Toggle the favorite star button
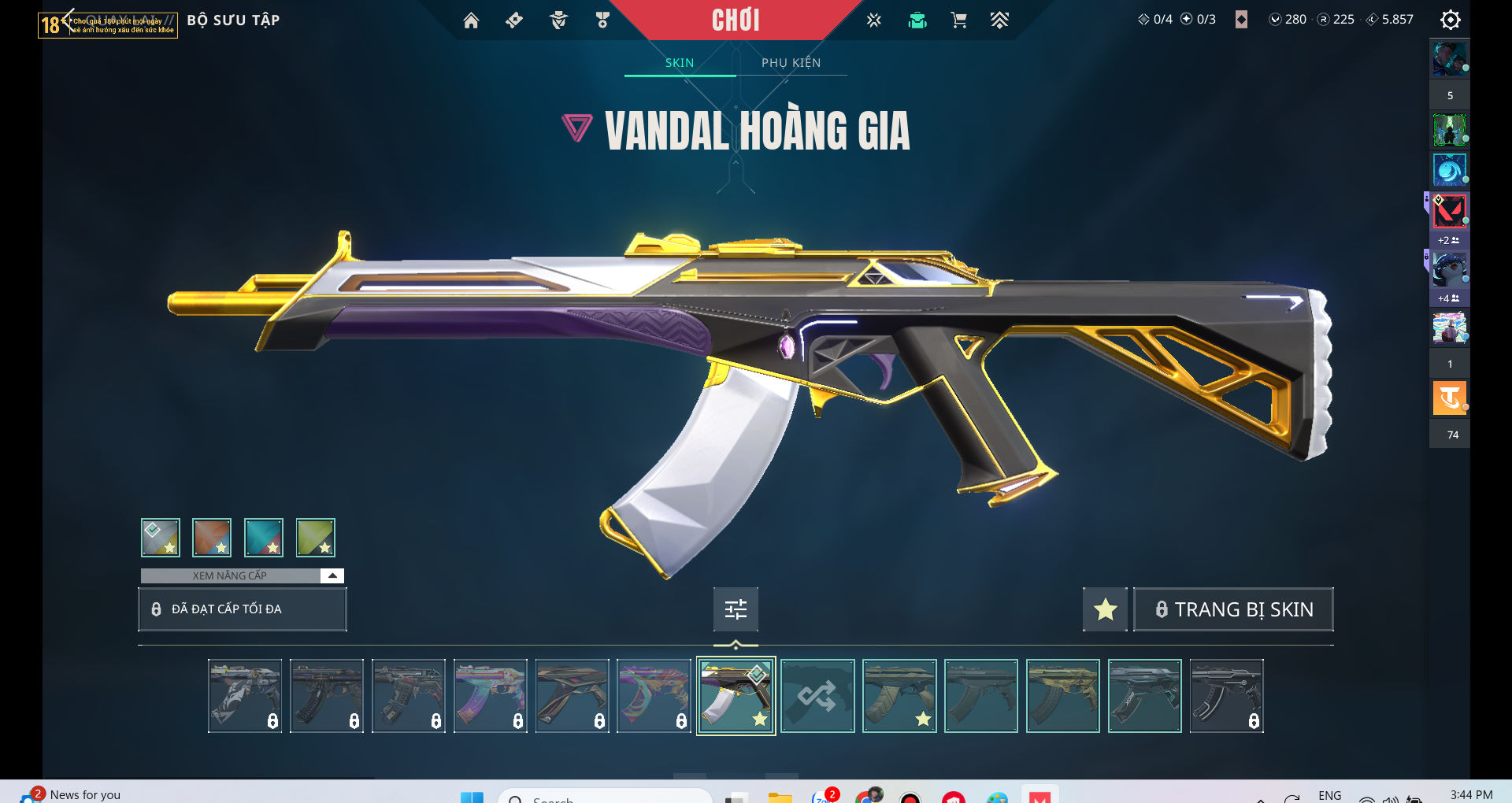This screenshot has height=803, width=1512. [1105, 609]
